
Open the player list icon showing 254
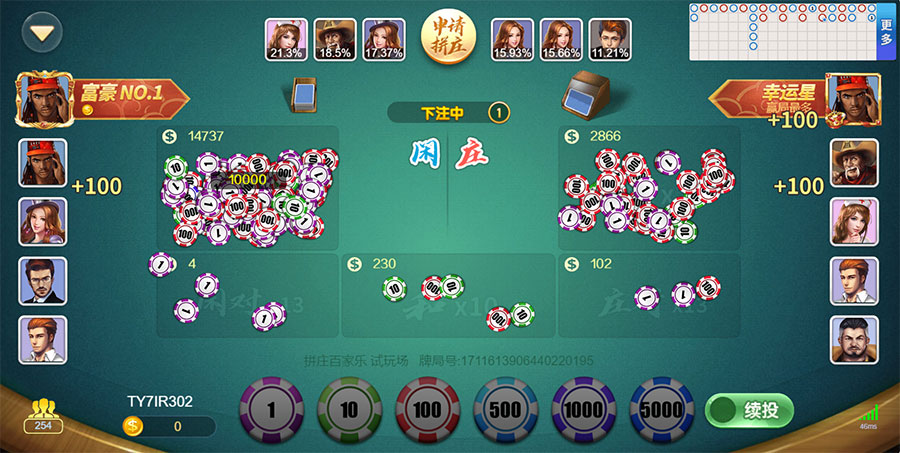click(x=43, y=415)
